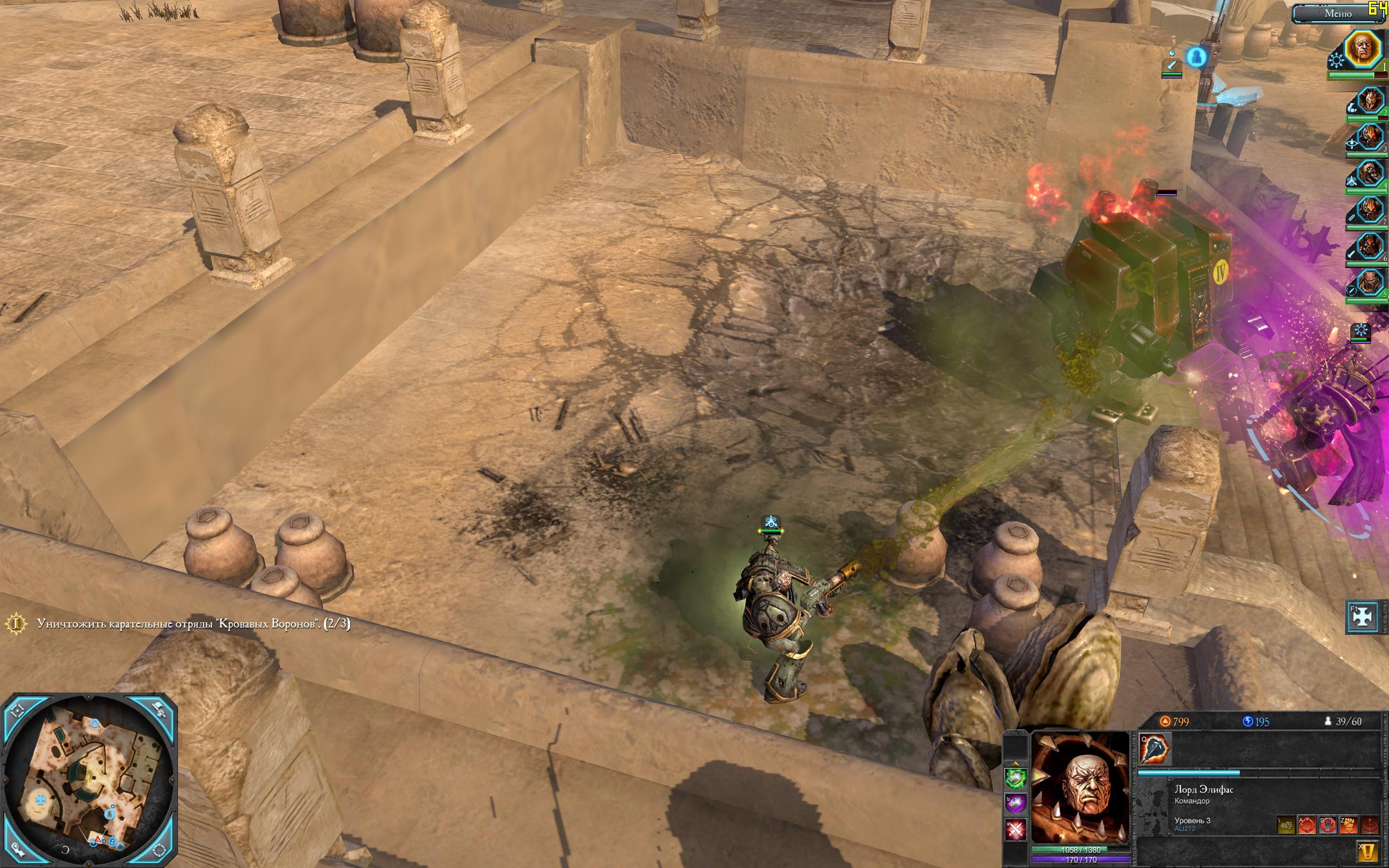Activate the crossed swords red ability

1016,829
